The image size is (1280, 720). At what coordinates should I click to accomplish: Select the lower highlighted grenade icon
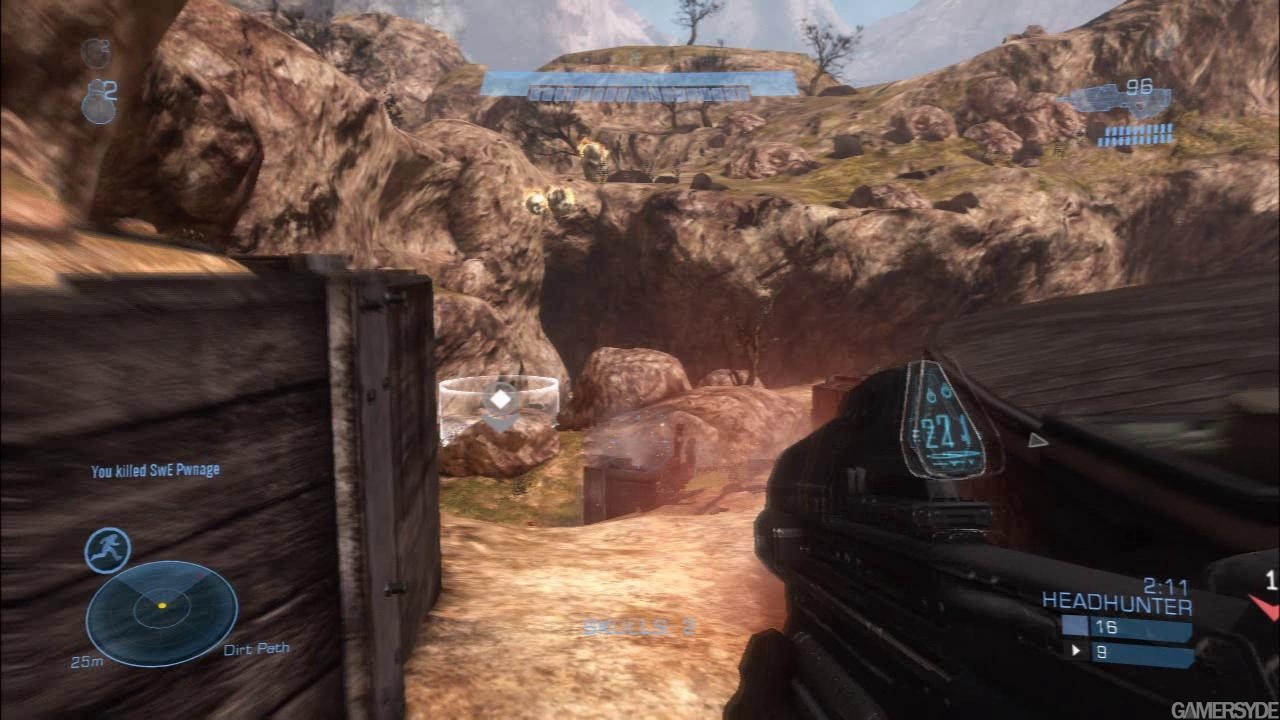[x=96, y=103]
